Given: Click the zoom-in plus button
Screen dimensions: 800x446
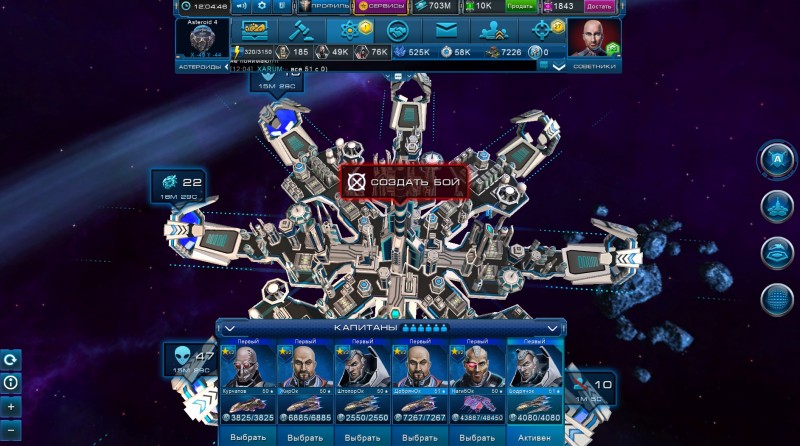Looking at the screenshot, I should click(11, 407).
